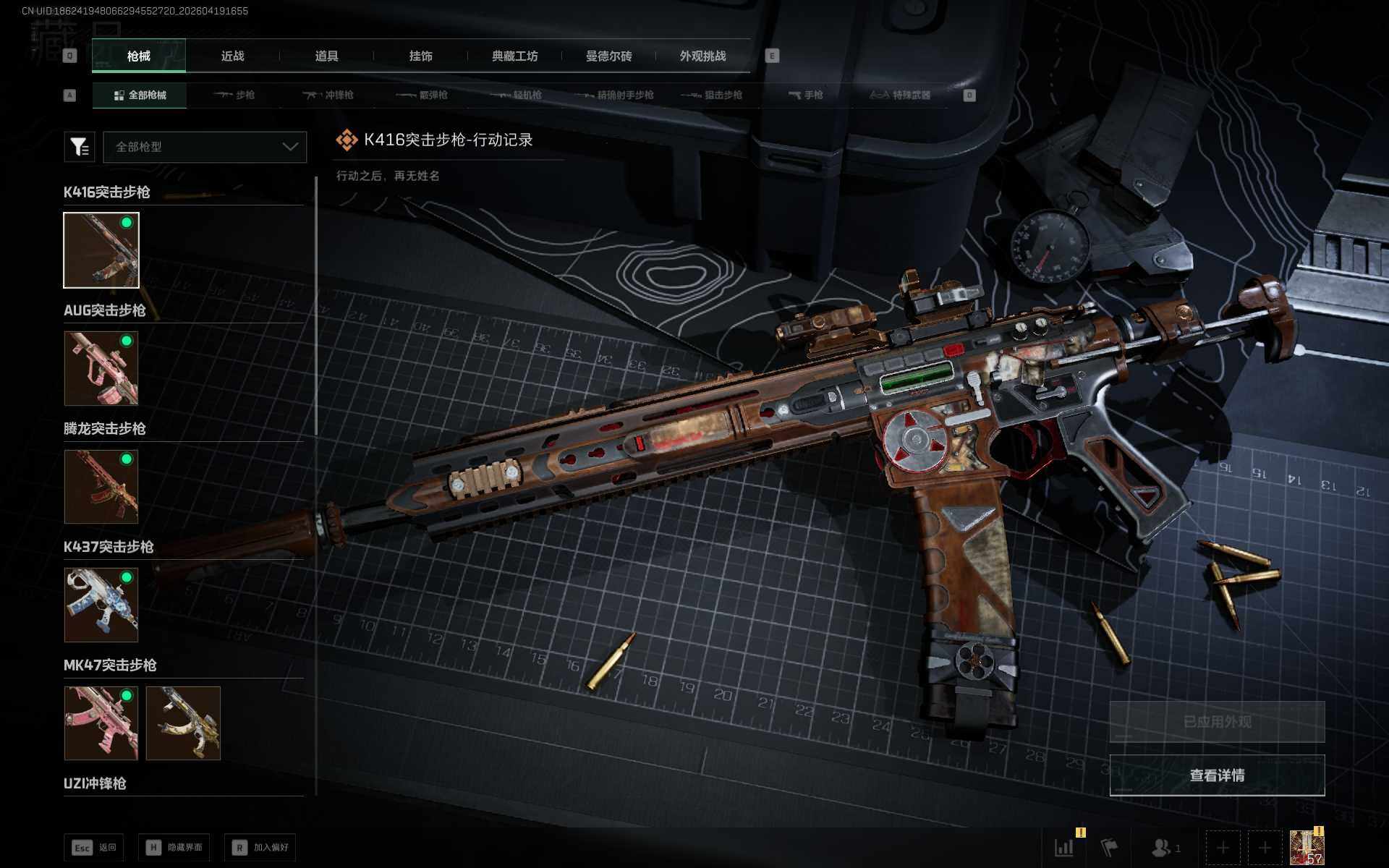Screen dimensions: 1389x868
Task: Pick the gold MK47突击步枪 skin thumbnail
Action: (x=183, y=723)
